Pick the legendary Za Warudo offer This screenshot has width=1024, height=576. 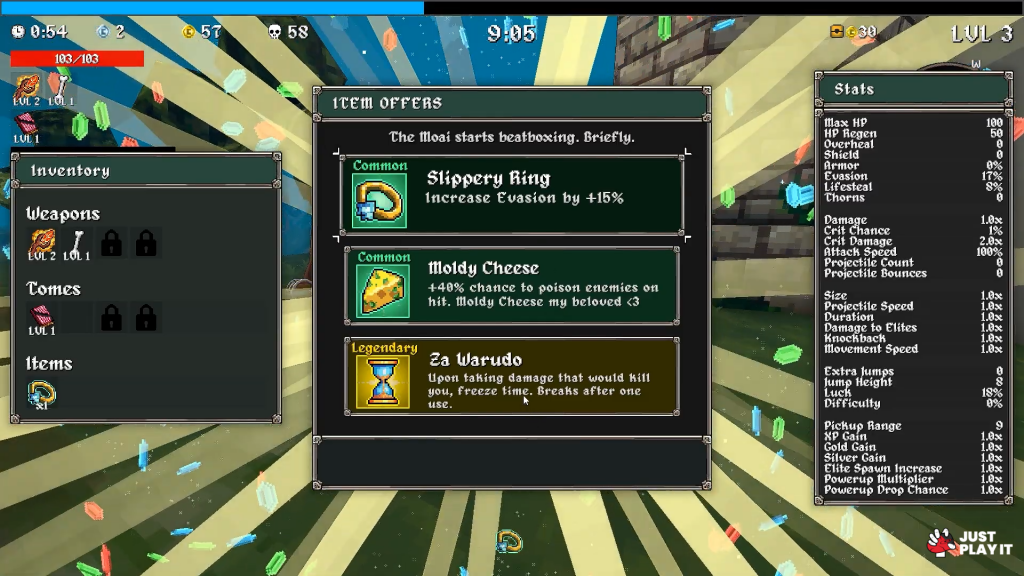pyautogui.click(x=512, y=376)
